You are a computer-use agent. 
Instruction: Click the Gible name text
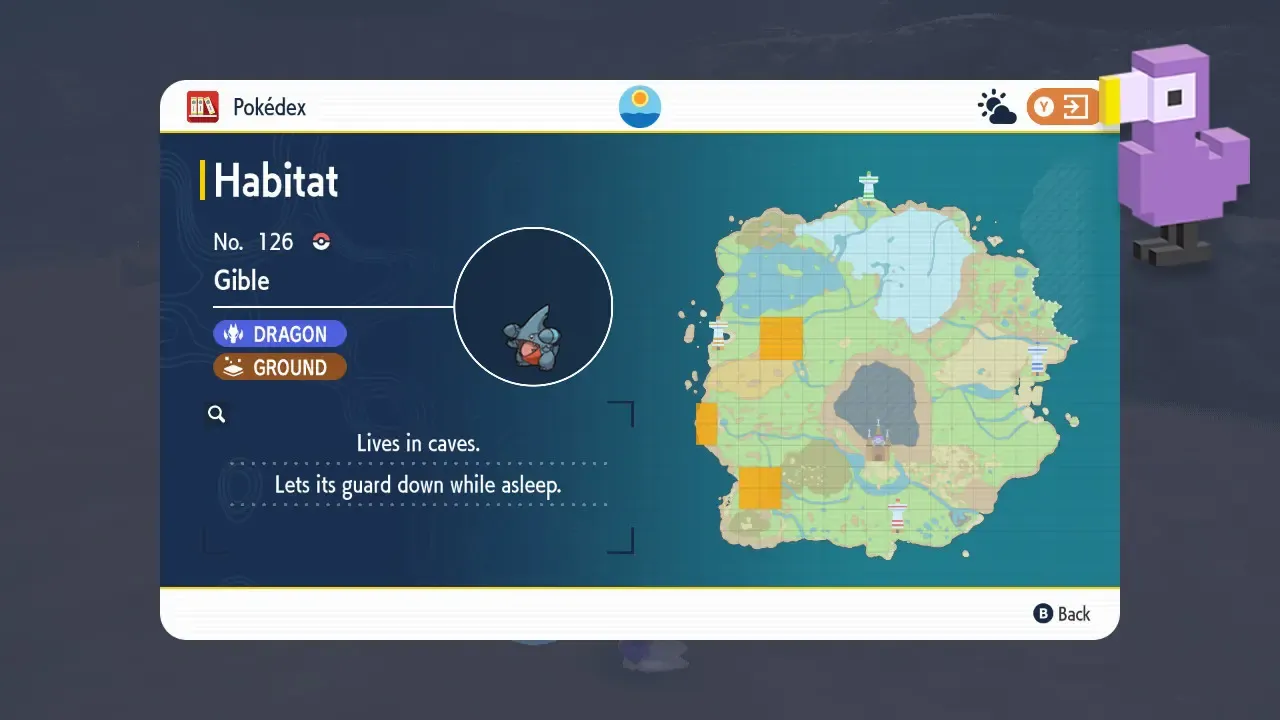pyautogui.click(x=241, y=281)
